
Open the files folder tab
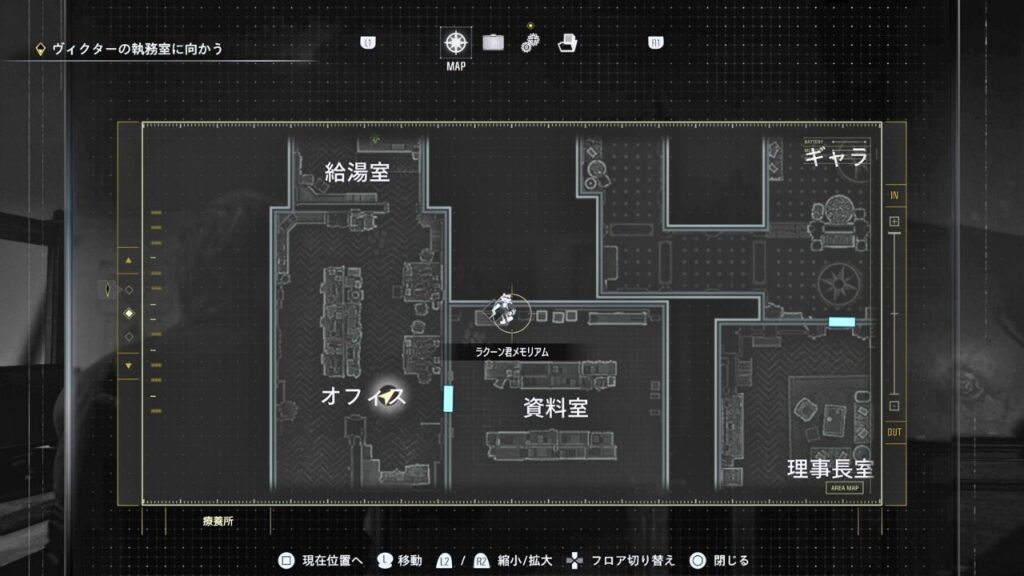pyautogui.click(x=567, y=43)
